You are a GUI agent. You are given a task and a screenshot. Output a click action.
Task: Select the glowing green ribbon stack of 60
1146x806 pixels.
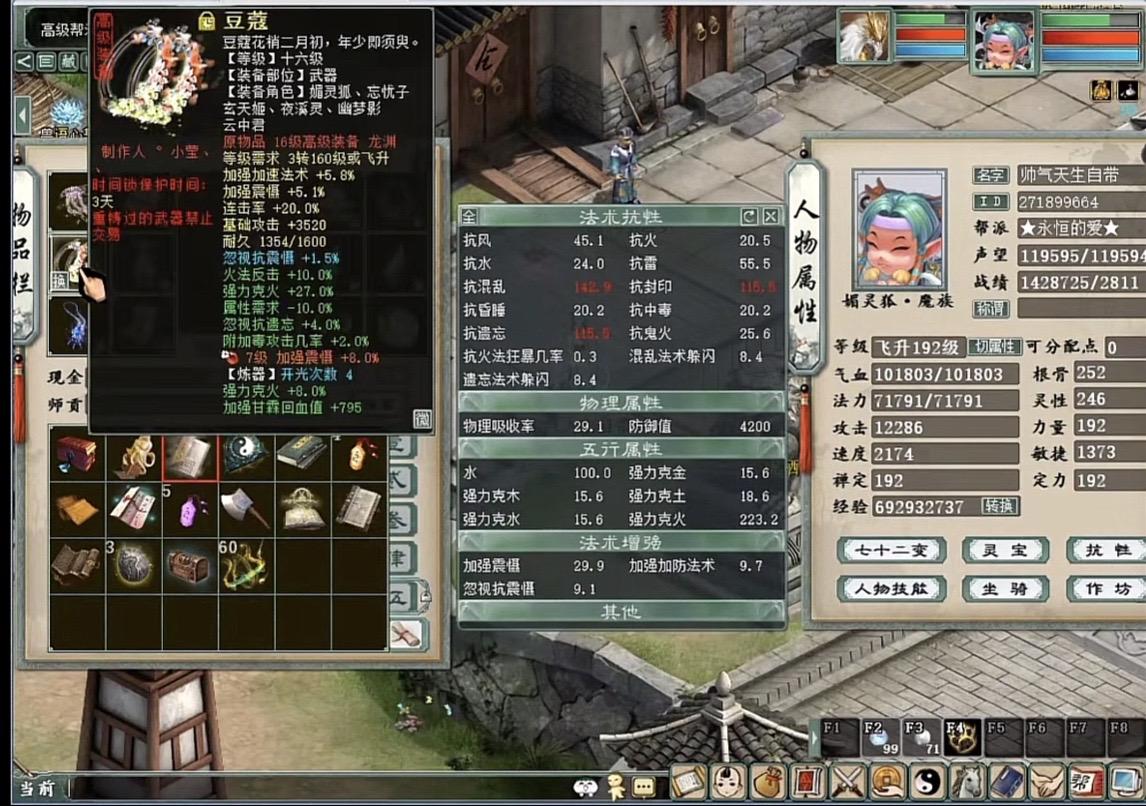tap(244, 566)
